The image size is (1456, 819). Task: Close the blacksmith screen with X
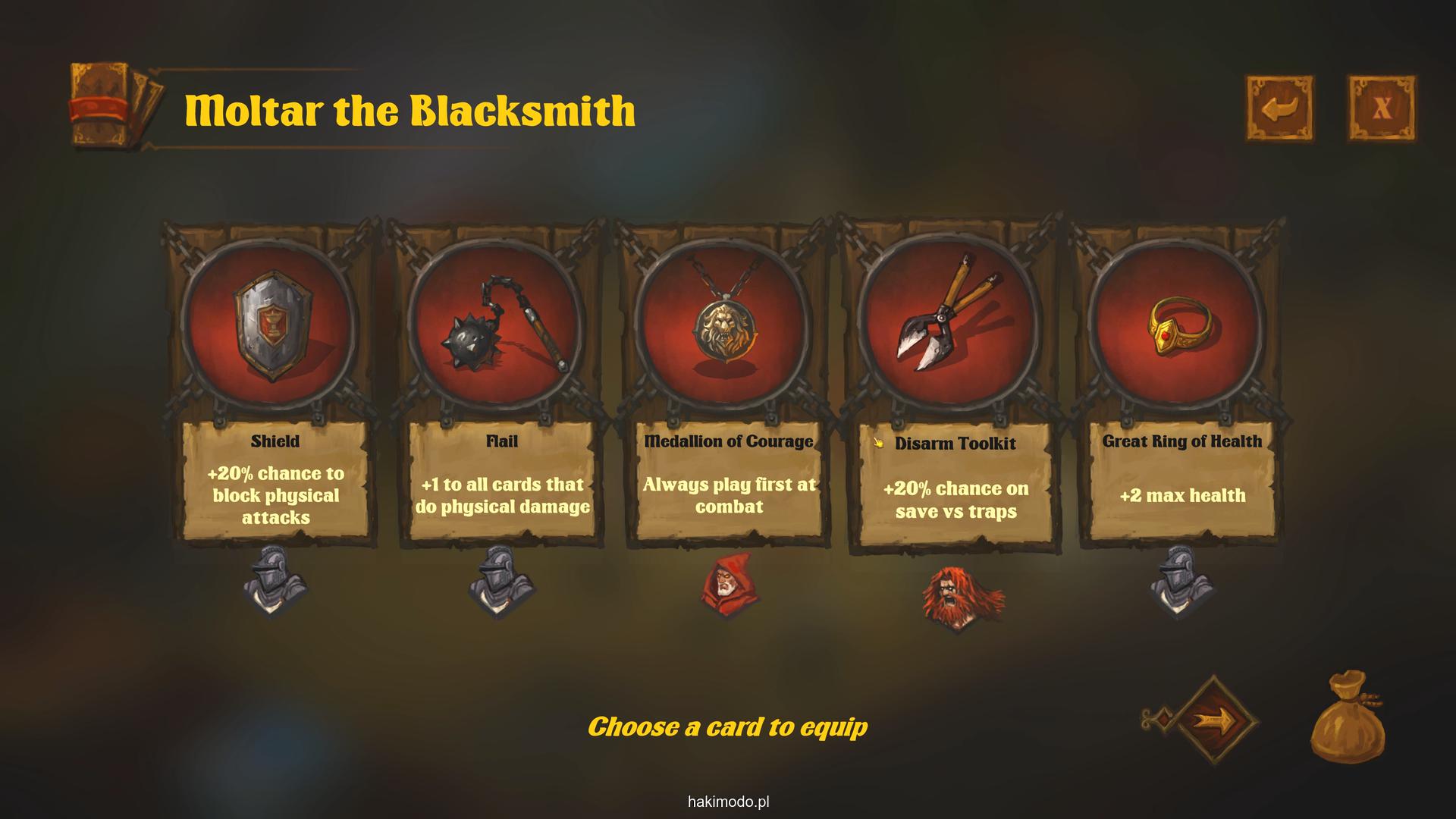(x=1381, y=108)
